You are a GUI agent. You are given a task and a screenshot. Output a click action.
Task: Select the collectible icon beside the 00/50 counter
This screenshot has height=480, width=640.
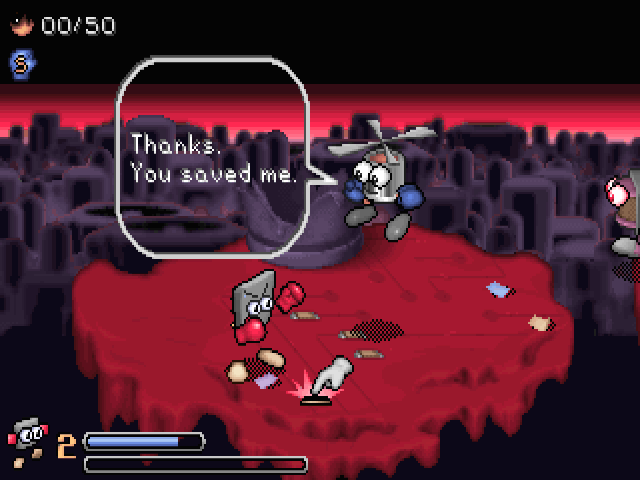pos(20,25)
